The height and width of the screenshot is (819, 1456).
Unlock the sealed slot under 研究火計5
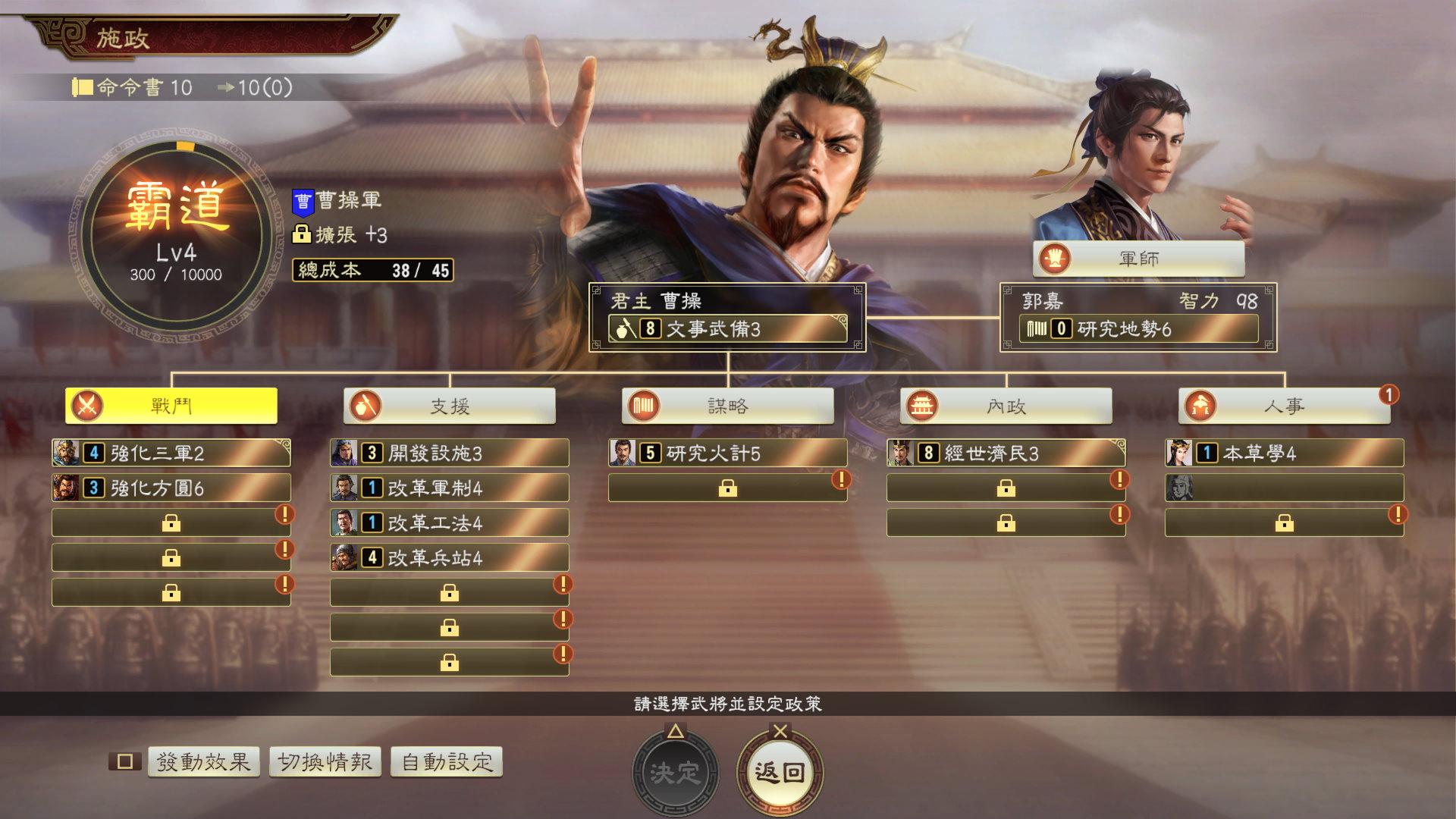[726, 488]
